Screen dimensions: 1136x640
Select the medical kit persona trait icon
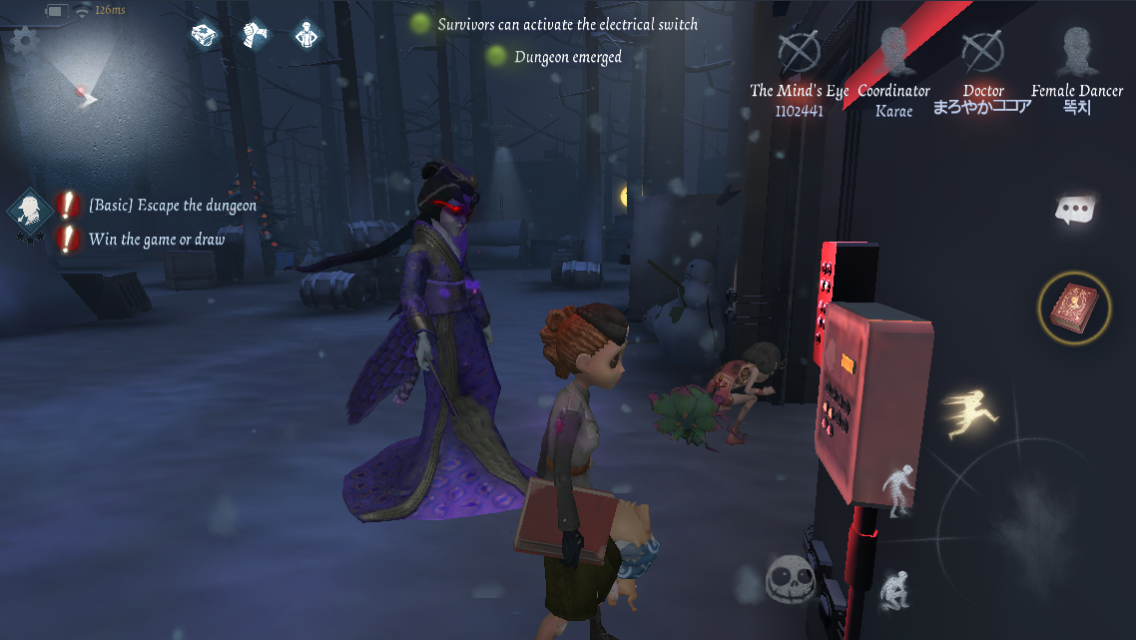(x=206, y=35)
